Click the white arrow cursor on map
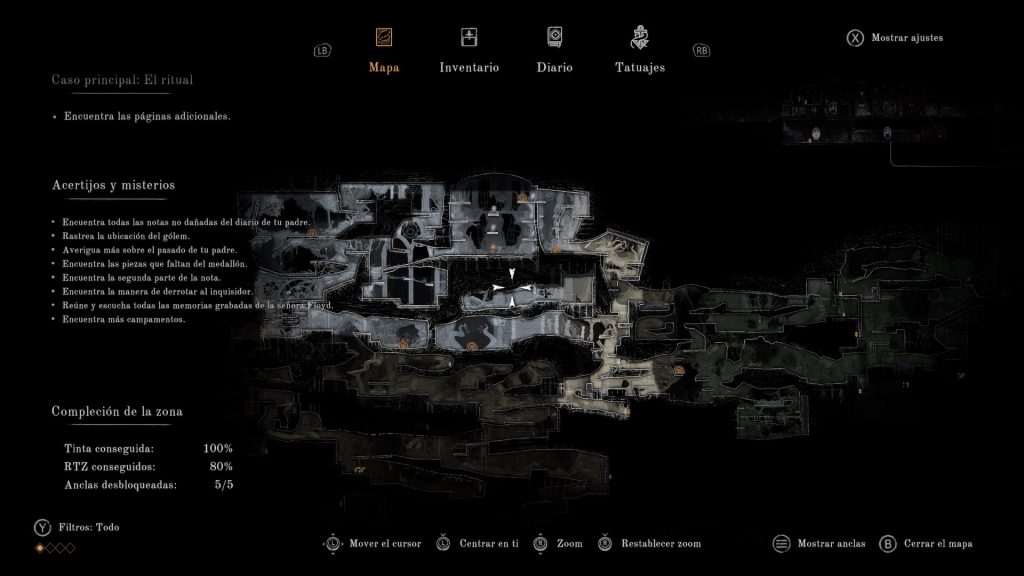Image resolution: width=1024 pixels, height=576 pixels. 512,289
